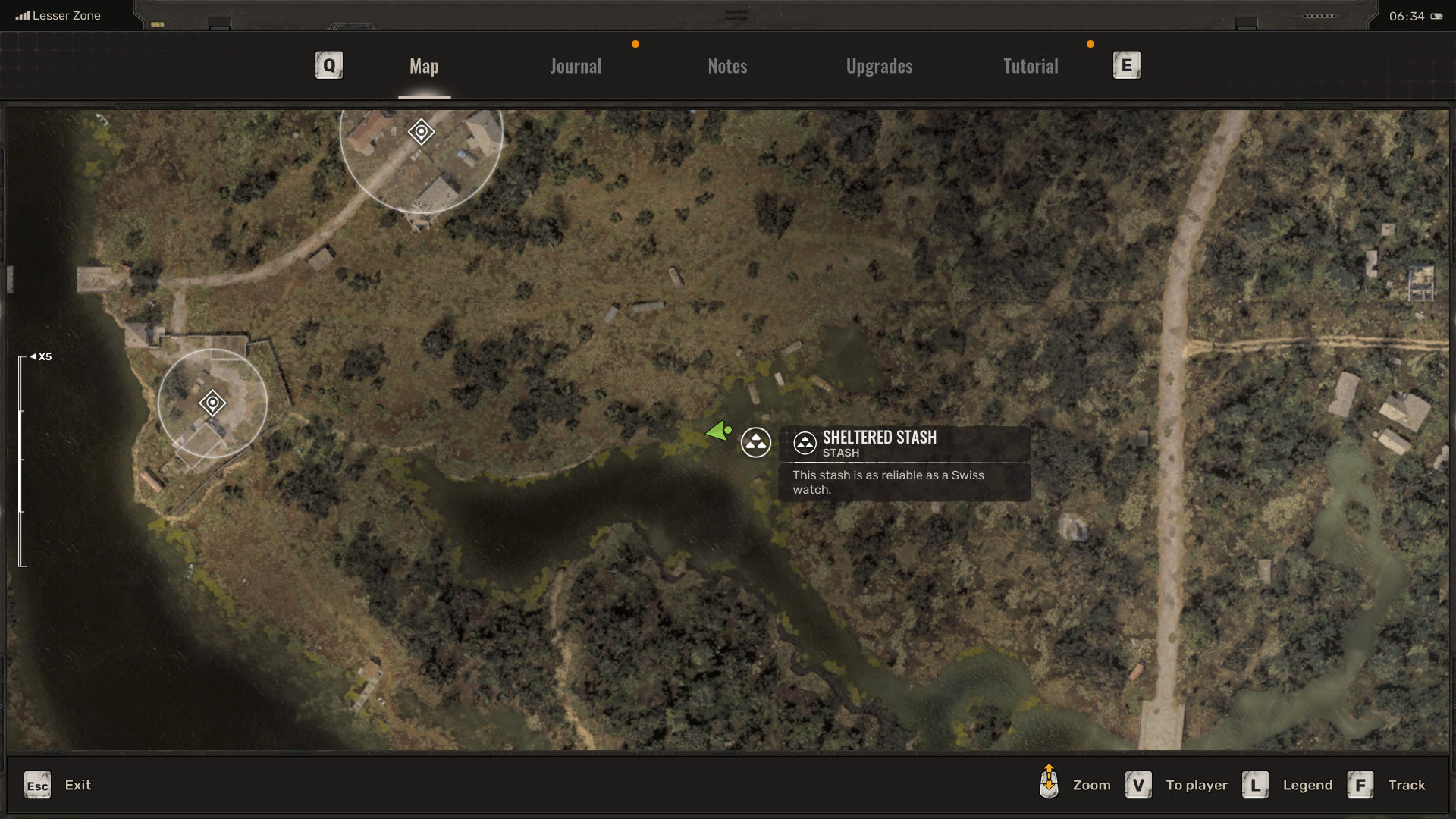1456x819 pixels.
Task: Click the green player arrow marker
Action: pos(718,431)
